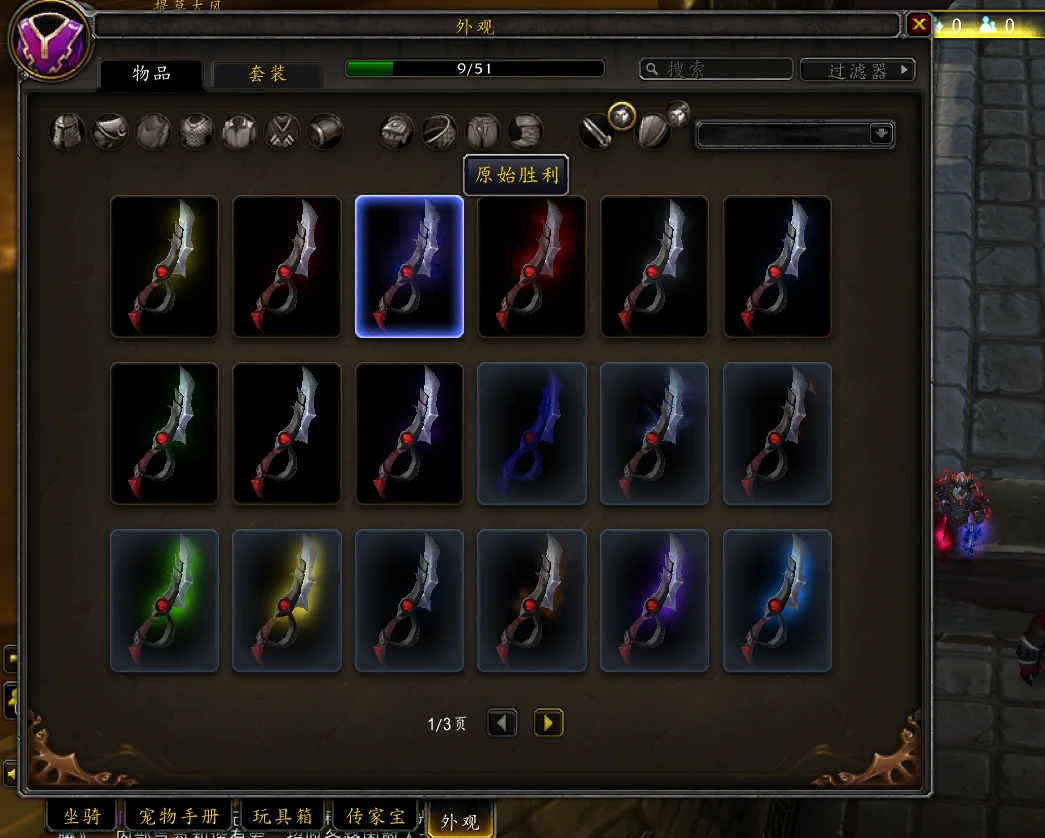Open the 坐骑 mounts tab
This screenshot has height=838, width=1045.
[82, 817]
